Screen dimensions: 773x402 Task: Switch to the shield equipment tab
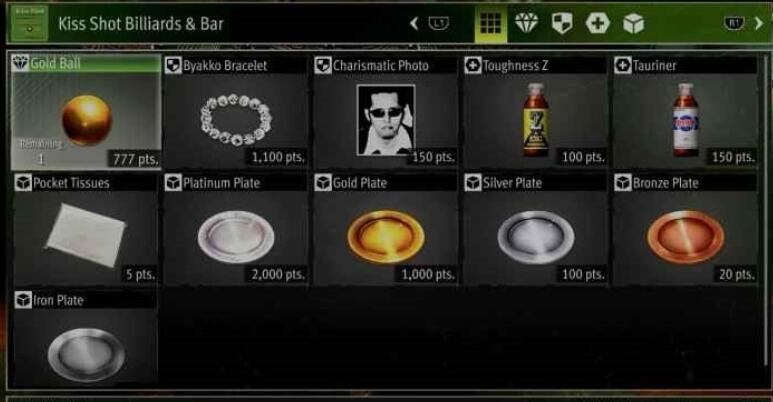coord(563,24)
